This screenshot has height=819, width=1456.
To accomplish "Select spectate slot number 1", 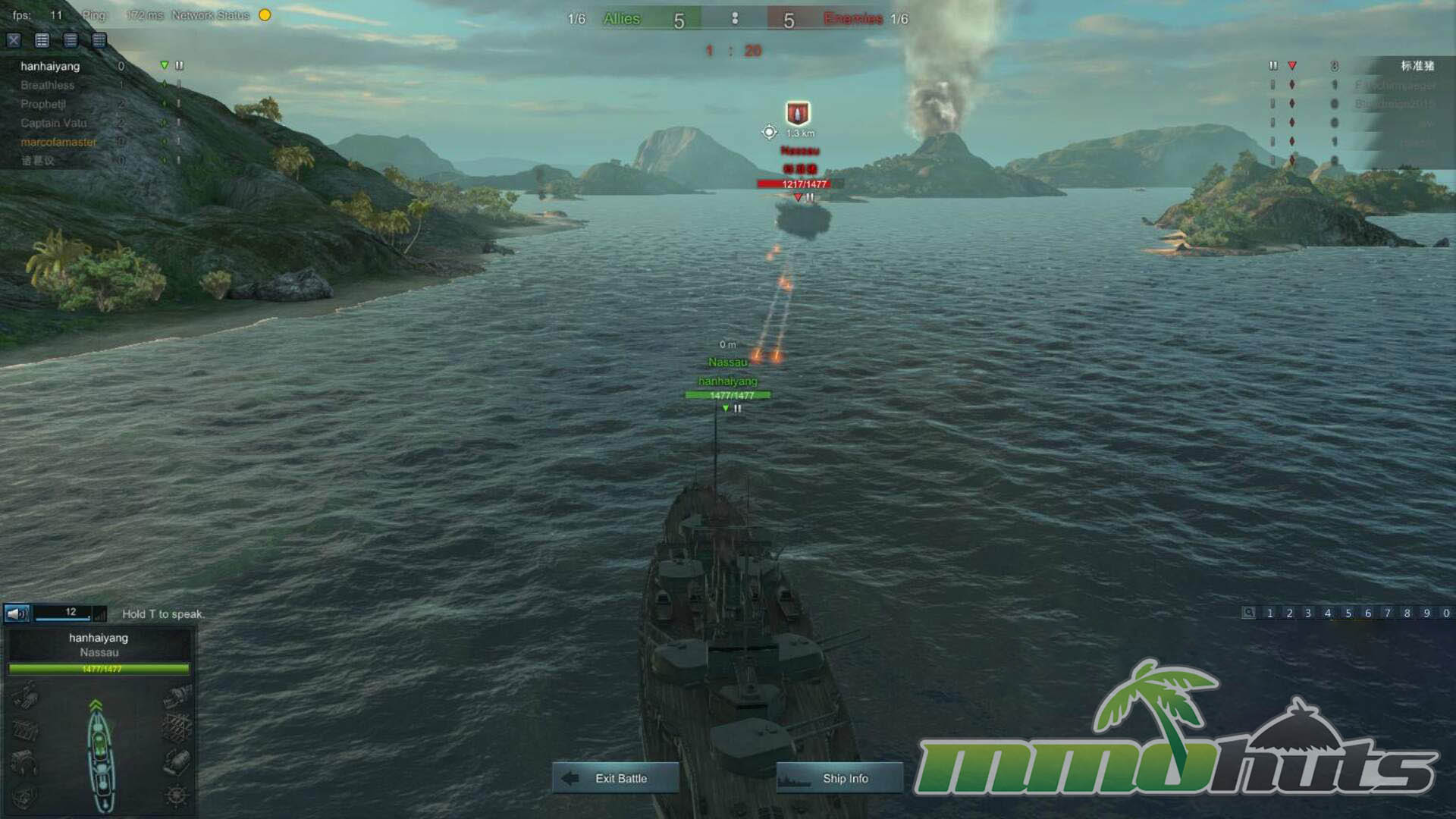I will tap(1269, 613).
